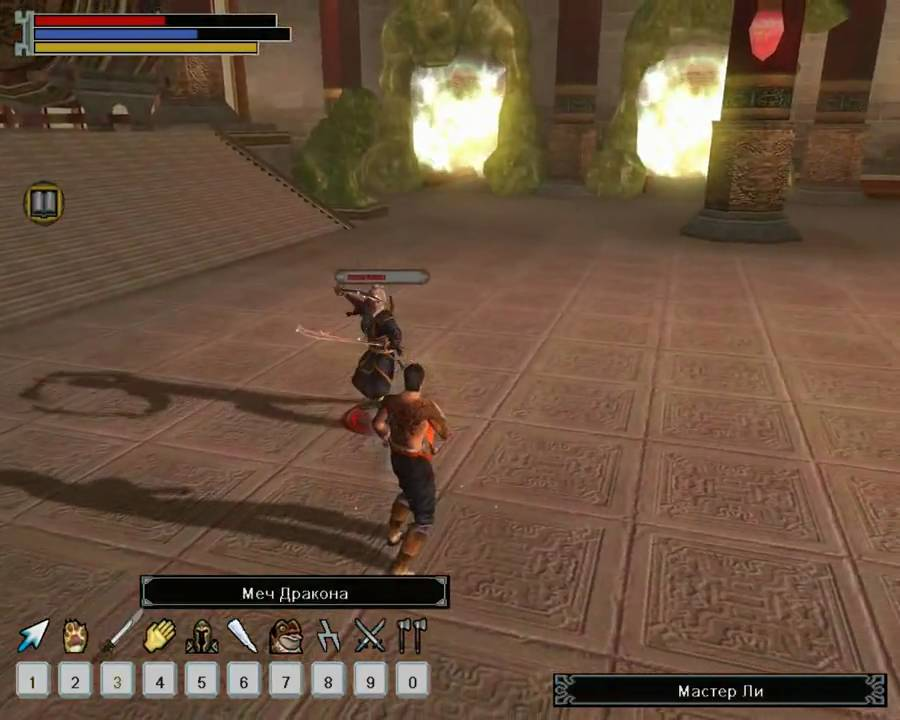Select the white claw blade style
This screenshot has height=720, width=900.
click(x=243, y=635)
